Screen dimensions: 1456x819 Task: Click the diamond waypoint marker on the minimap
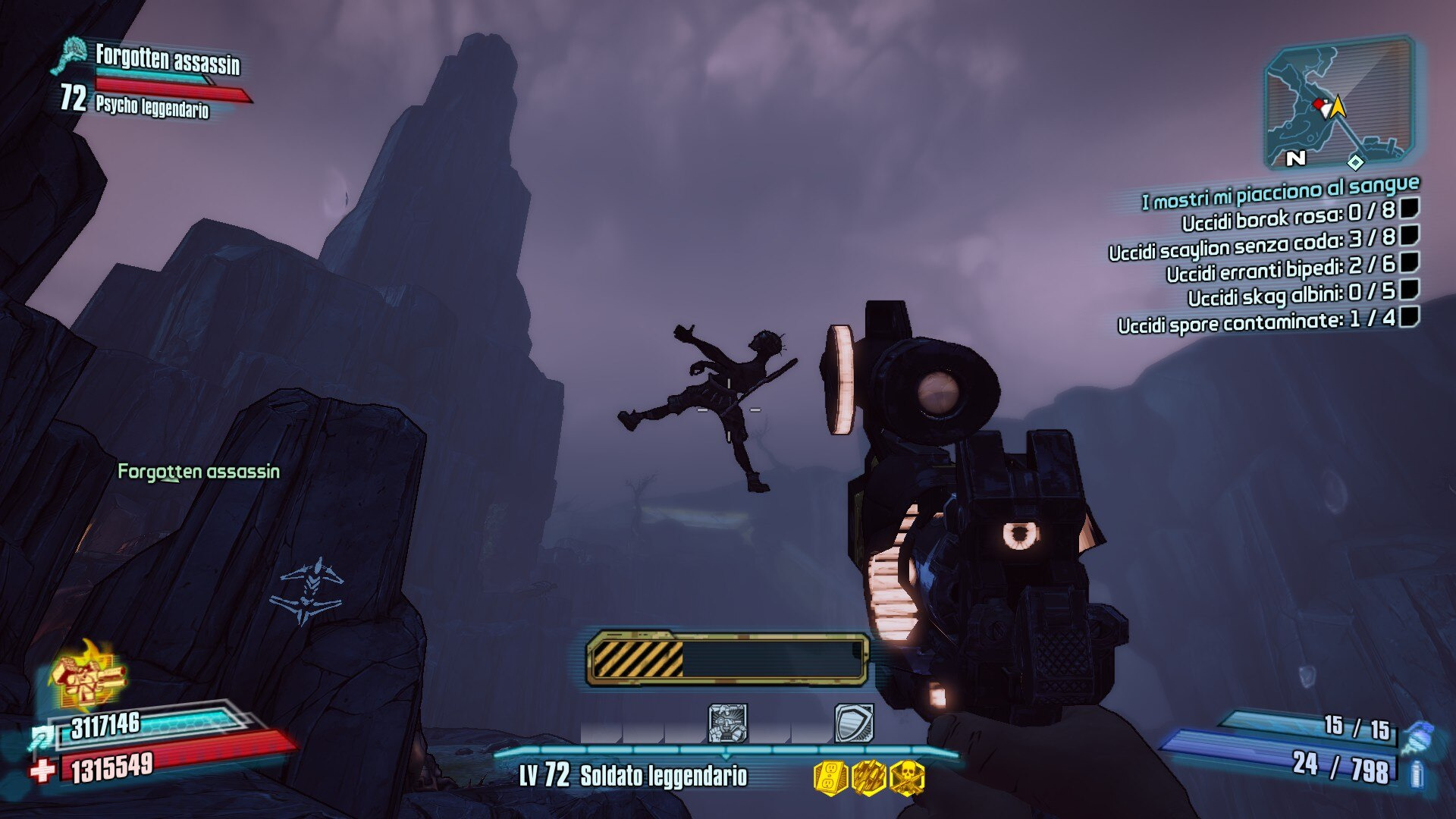(x=1355, y=162)
